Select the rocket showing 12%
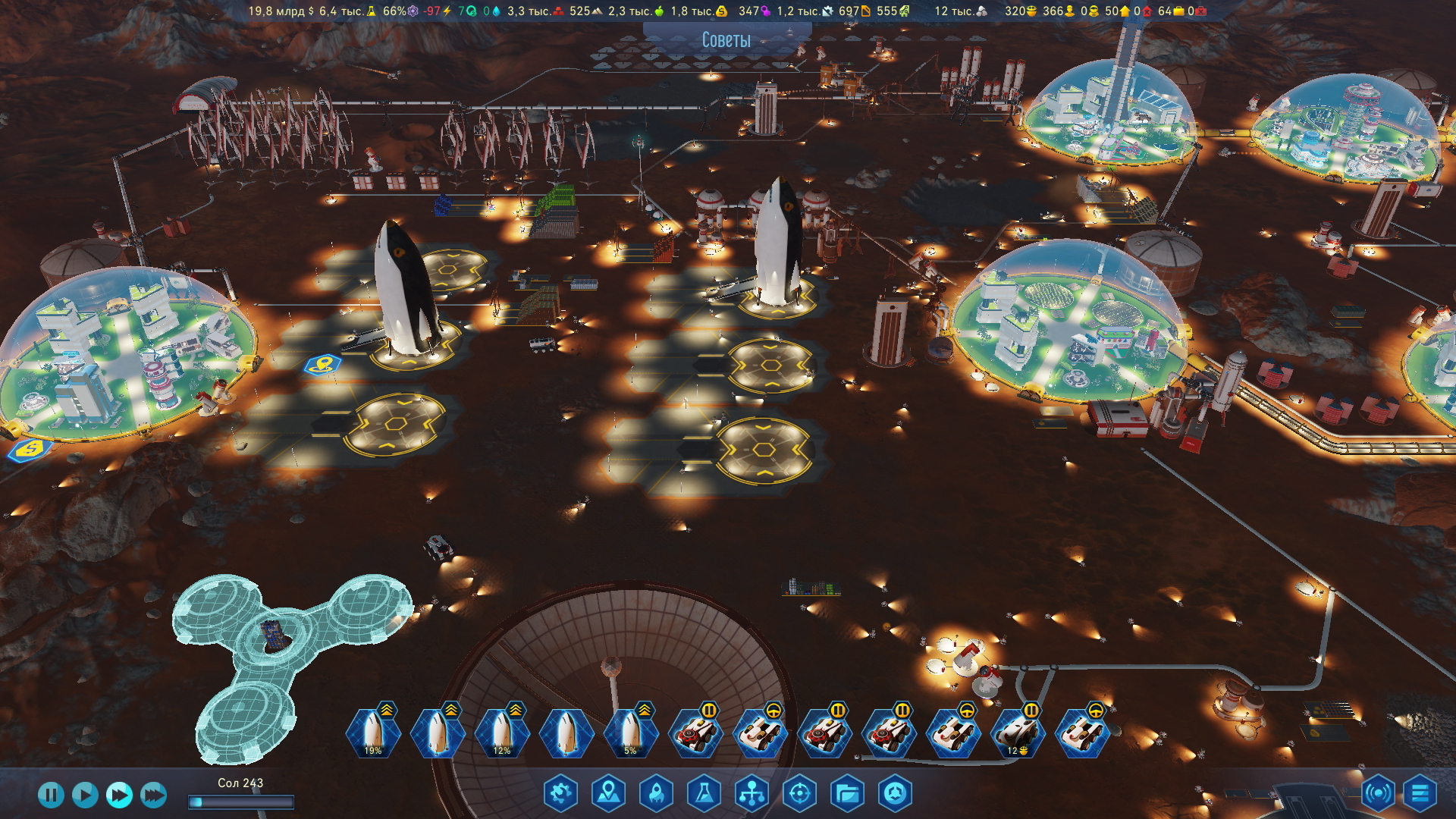This screenshot has width=1456, height=819. (x=501, y=733)
